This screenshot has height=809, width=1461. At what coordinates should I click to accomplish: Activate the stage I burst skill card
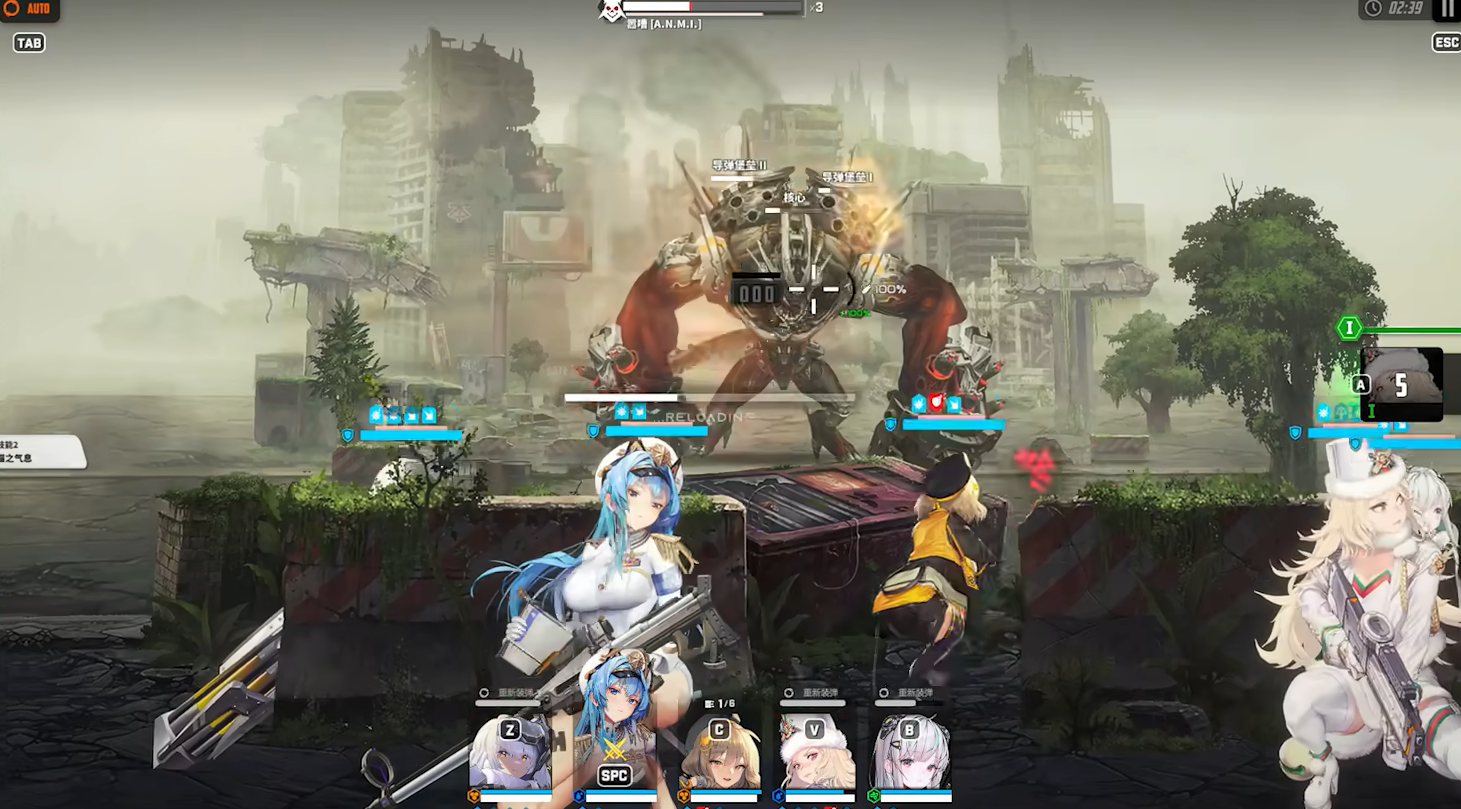pos(1402,384)
